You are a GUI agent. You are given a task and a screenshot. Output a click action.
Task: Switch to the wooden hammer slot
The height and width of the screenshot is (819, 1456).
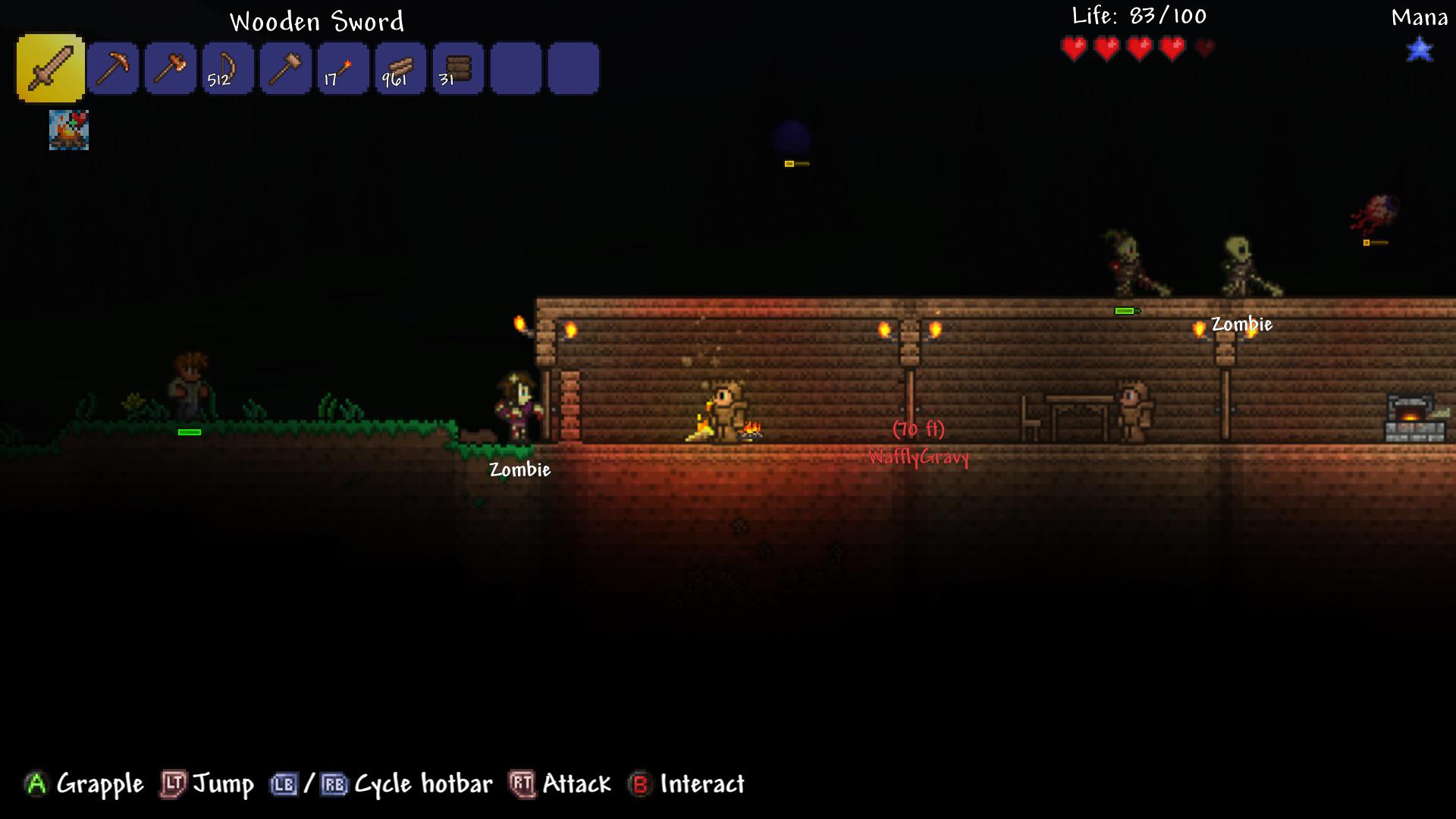(x=286, y=69)
